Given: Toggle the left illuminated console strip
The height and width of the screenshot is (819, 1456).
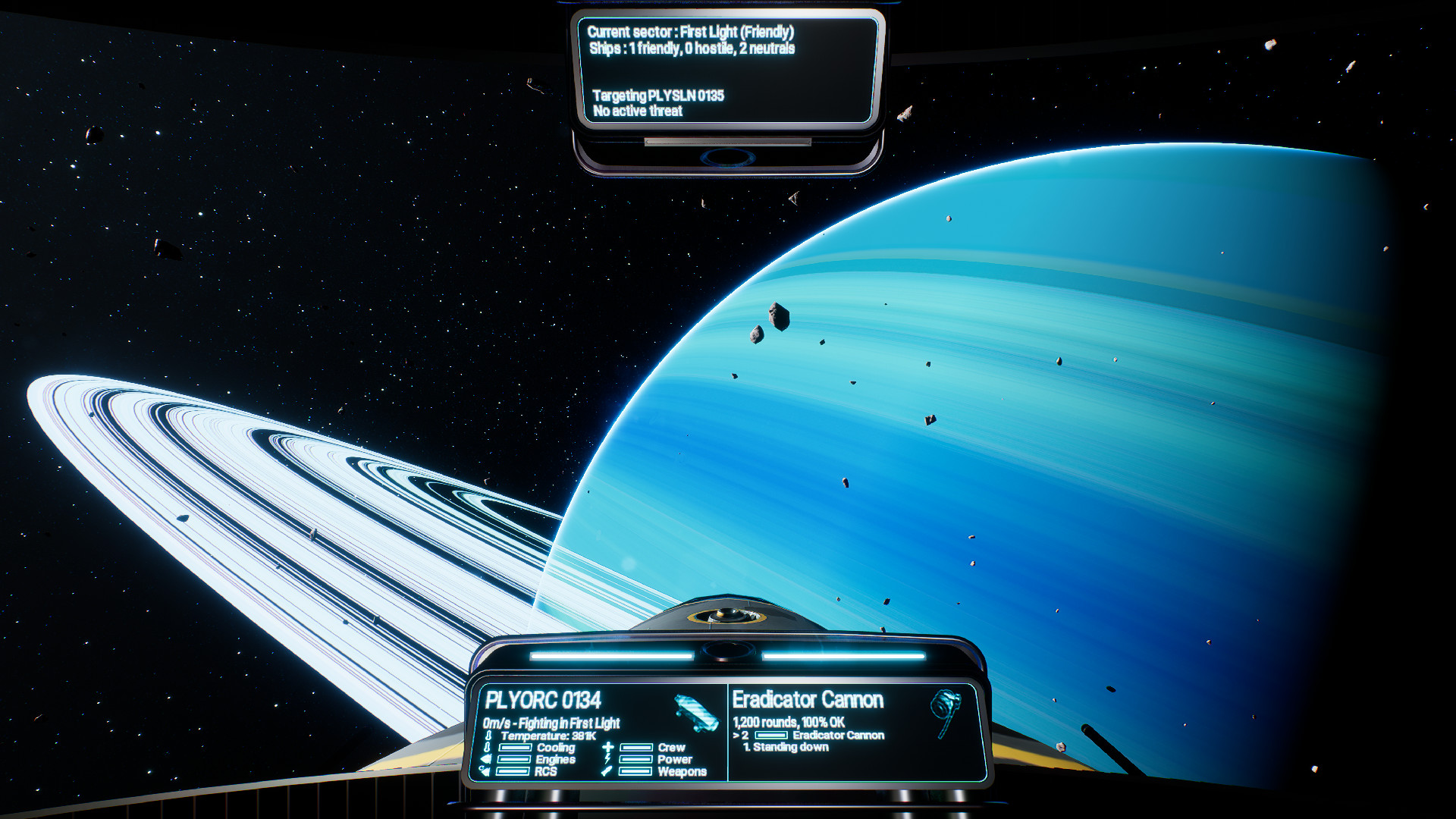Looking at the screenshot, I should pyautogui.click(x=610, y=657).
